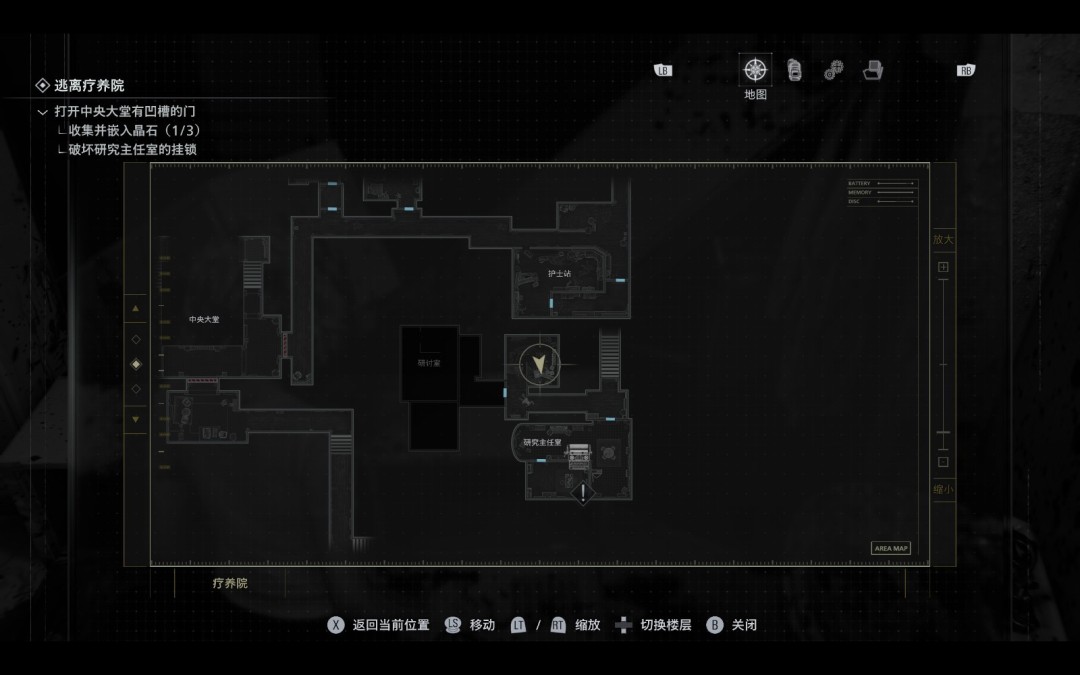This screenshot has height=675, width=1080.
Task: Click the exclamation objective marker on the map
Action: 583,492
